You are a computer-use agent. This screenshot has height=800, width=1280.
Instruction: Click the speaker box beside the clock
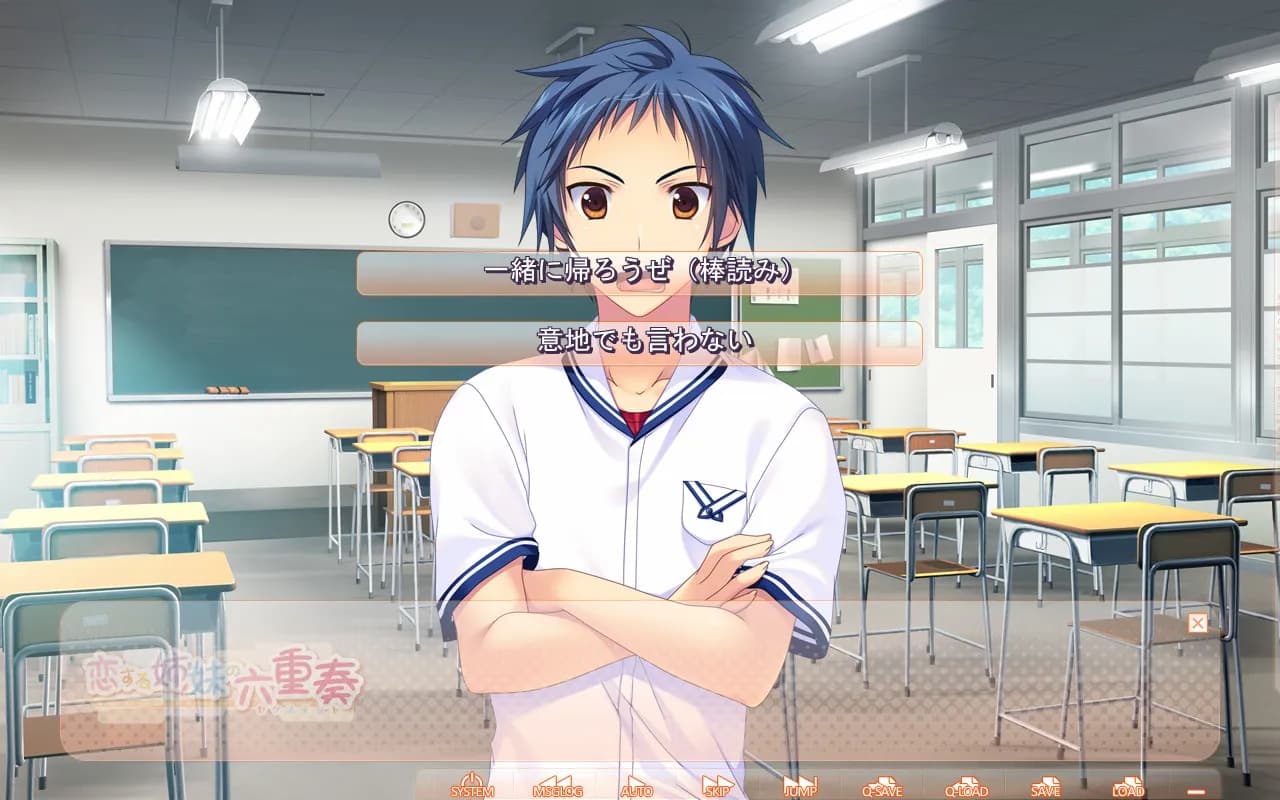(x=476, y=219)
